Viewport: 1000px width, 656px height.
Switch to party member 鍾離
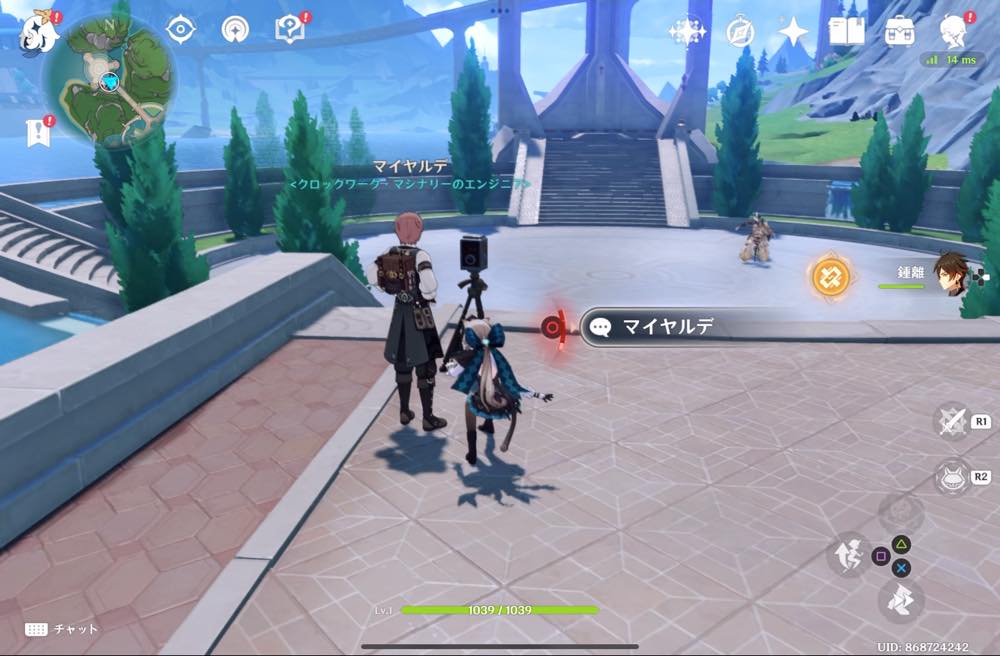[951, 272]
